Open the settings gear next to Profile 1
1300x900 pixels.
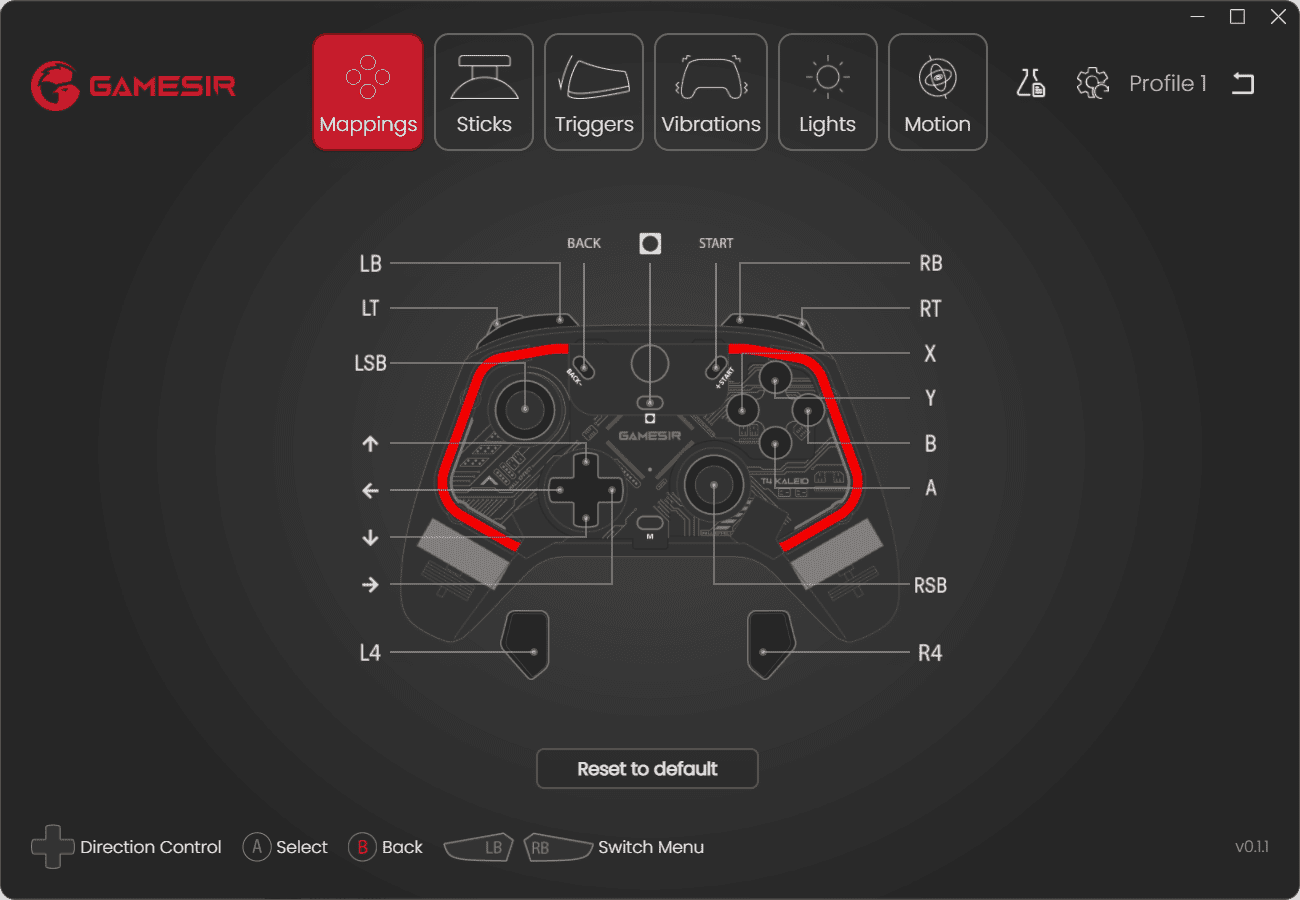tap(1093, 83)
